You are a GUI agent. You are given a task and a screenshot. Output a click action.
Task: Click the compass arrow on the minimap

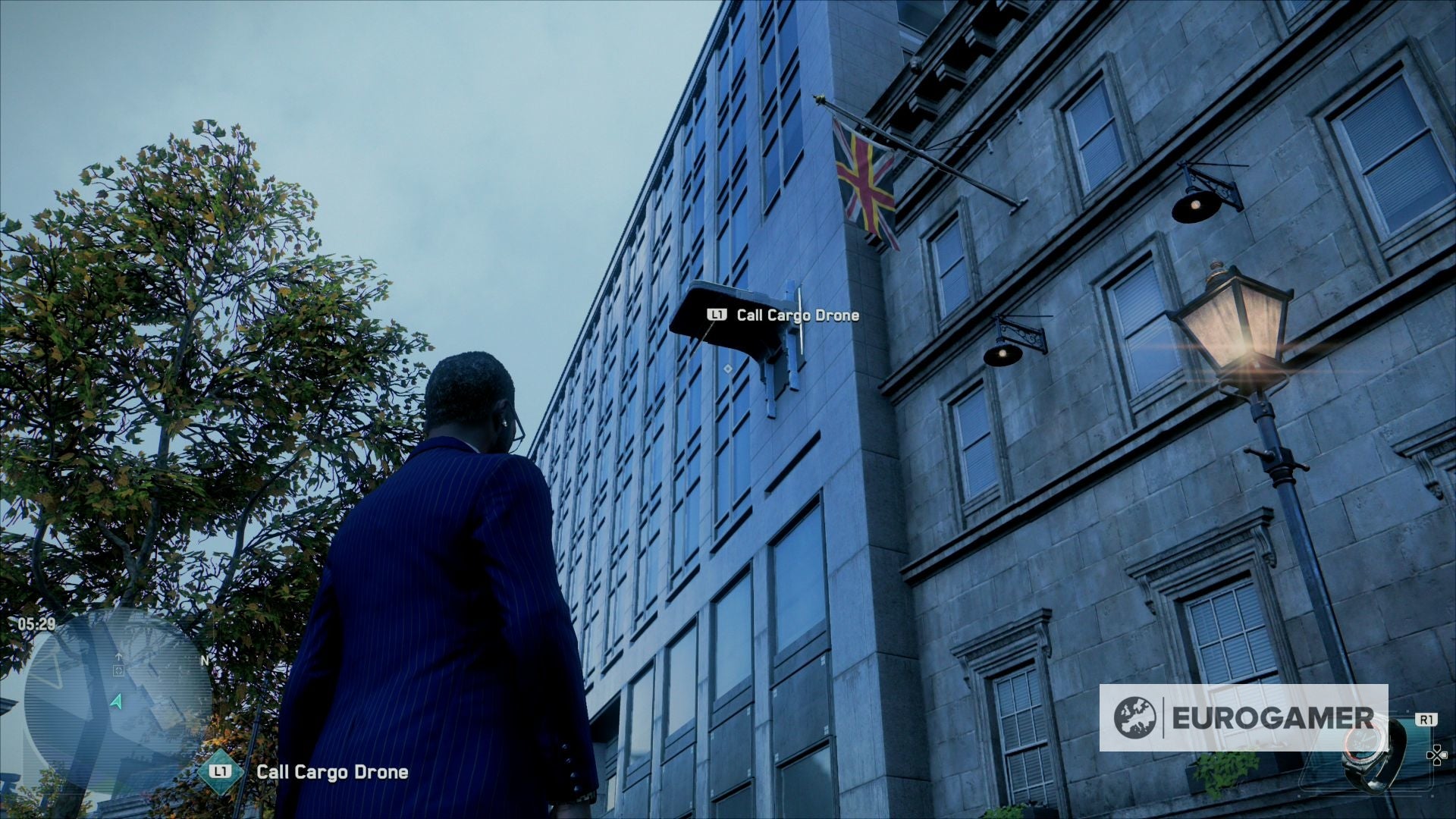click(119, 655)
